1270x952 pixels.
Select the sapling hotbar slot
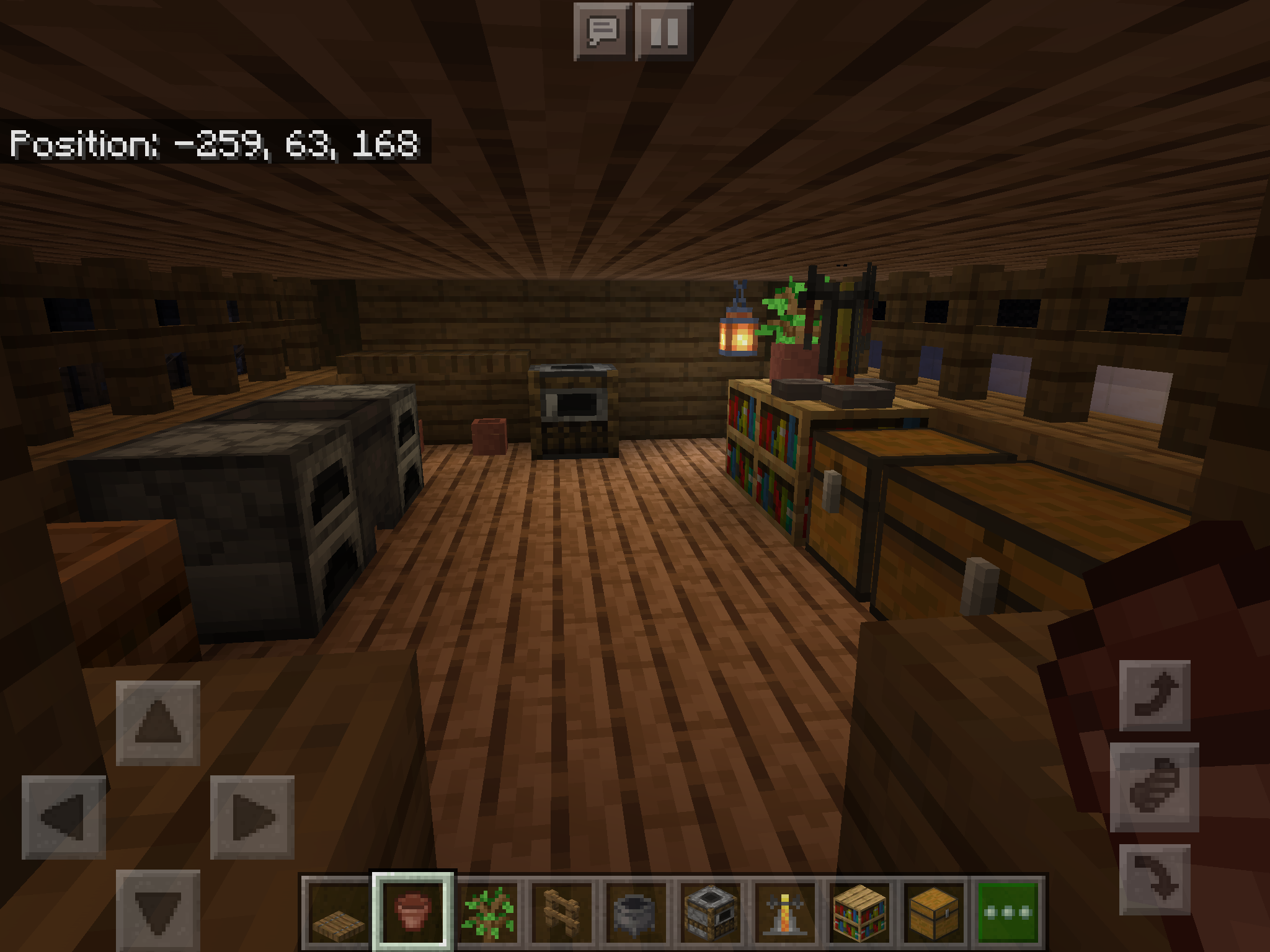tap(488, 912)
